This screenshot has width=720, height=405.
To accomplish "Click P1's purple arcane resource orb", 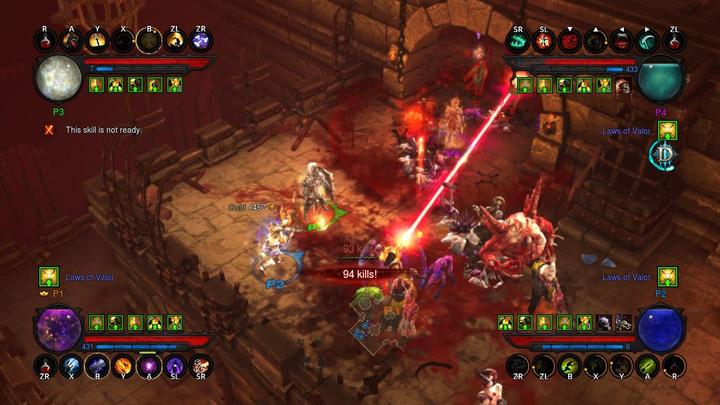I will [x=59, y=327].
